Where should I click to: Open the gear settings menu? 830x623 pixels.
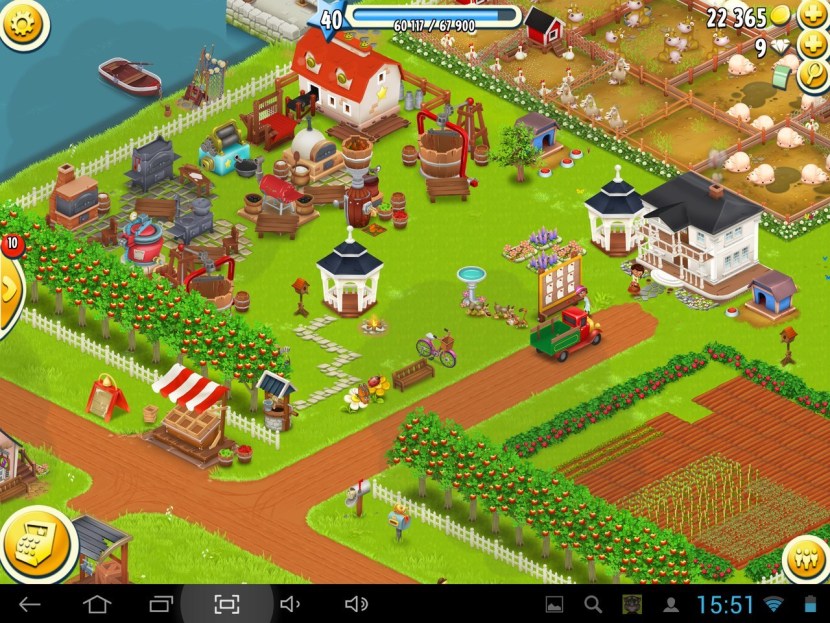point(24,23)
